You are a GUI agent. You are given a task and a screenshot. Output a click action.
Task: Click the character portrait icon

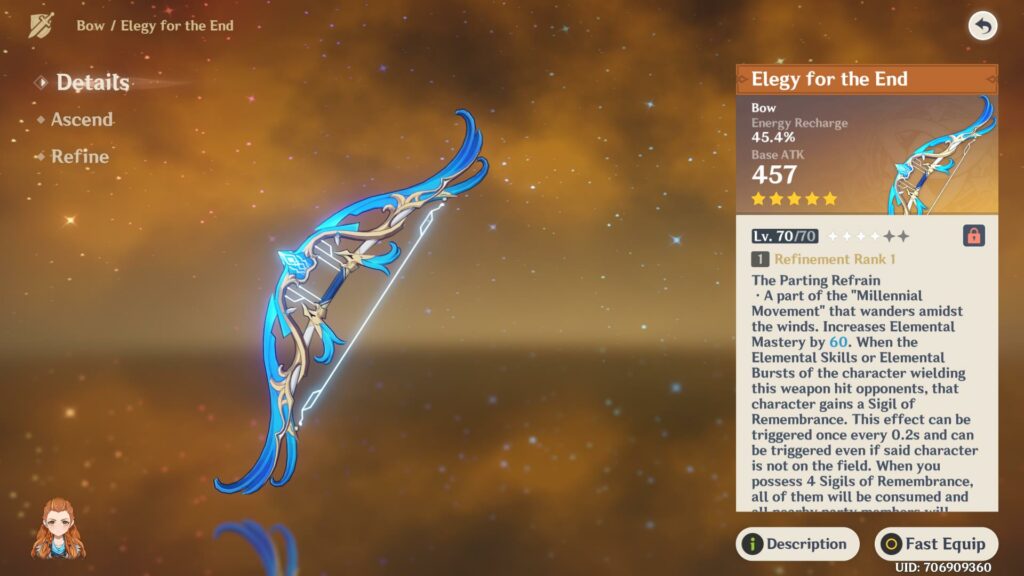point(59,529)
